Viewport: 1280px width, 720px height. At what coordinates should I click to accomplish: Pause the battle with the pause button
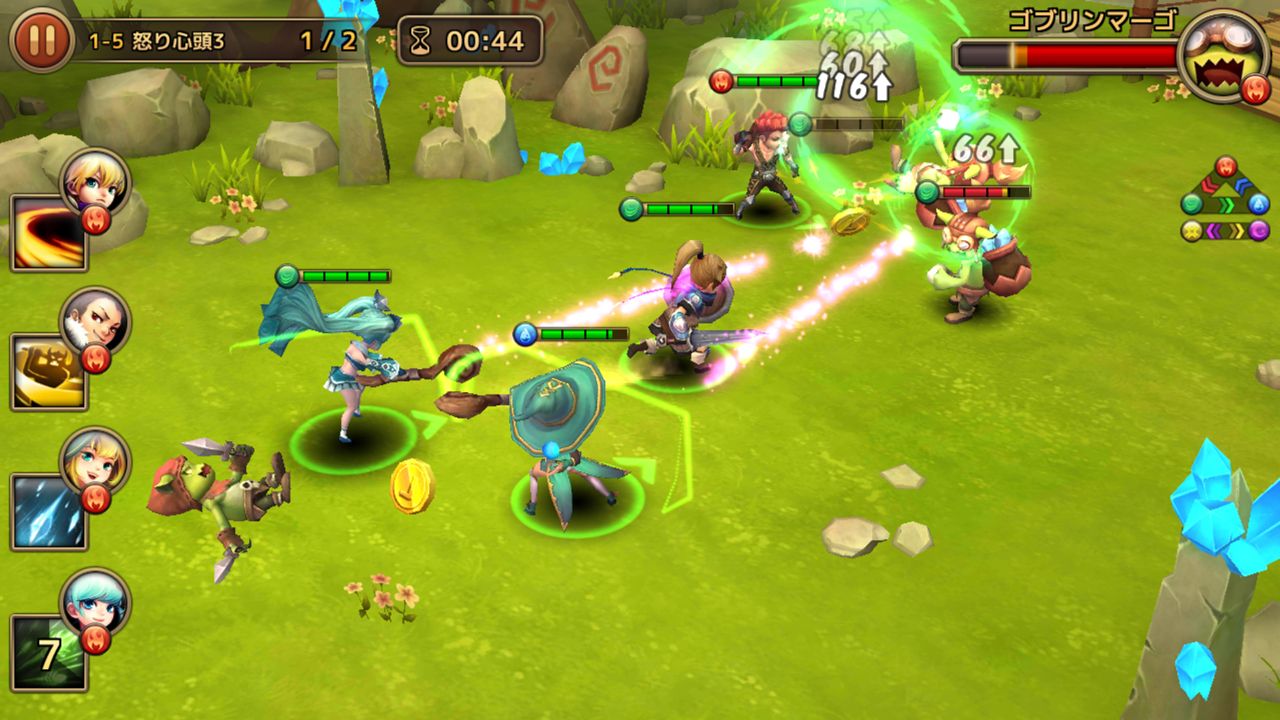click(x=41, y=41)
